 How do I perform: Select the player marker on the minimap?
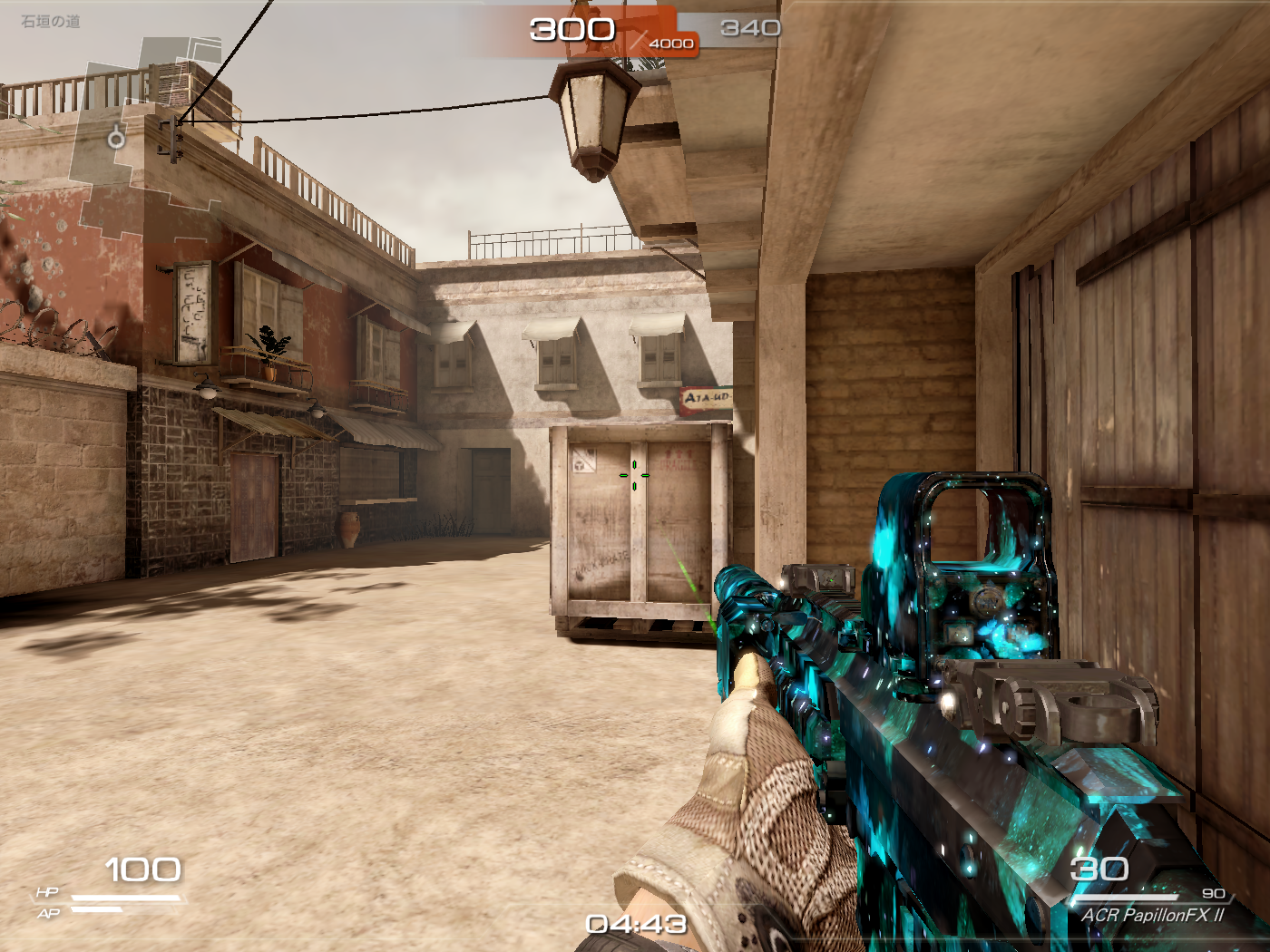[116, 138]
